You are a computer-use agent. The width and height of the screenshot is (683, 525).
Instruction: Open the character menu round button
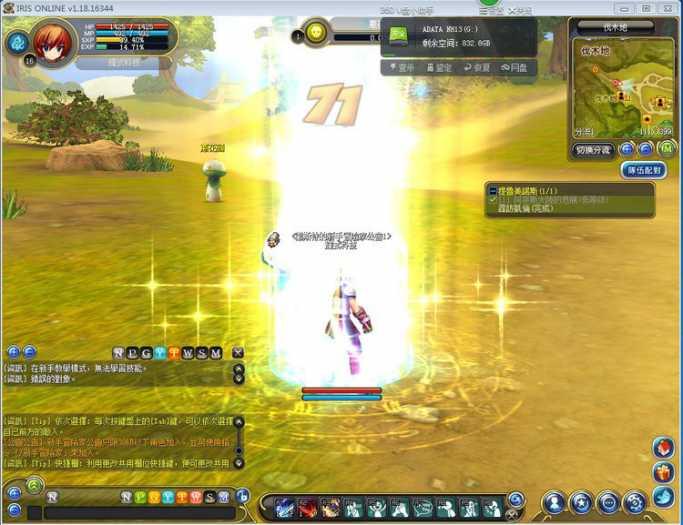coord(555,503)
